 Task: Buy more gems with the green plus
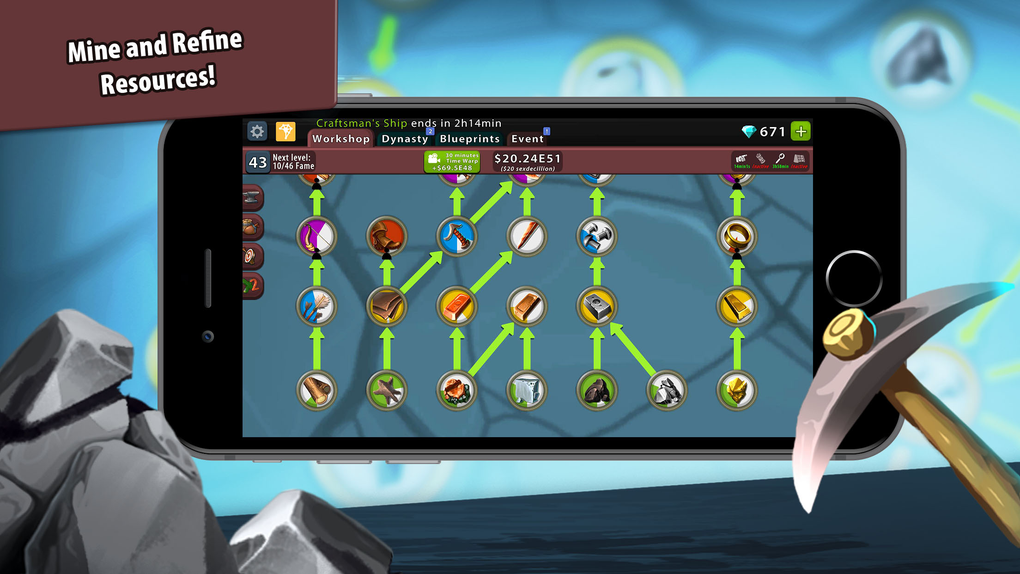(800, 131)
